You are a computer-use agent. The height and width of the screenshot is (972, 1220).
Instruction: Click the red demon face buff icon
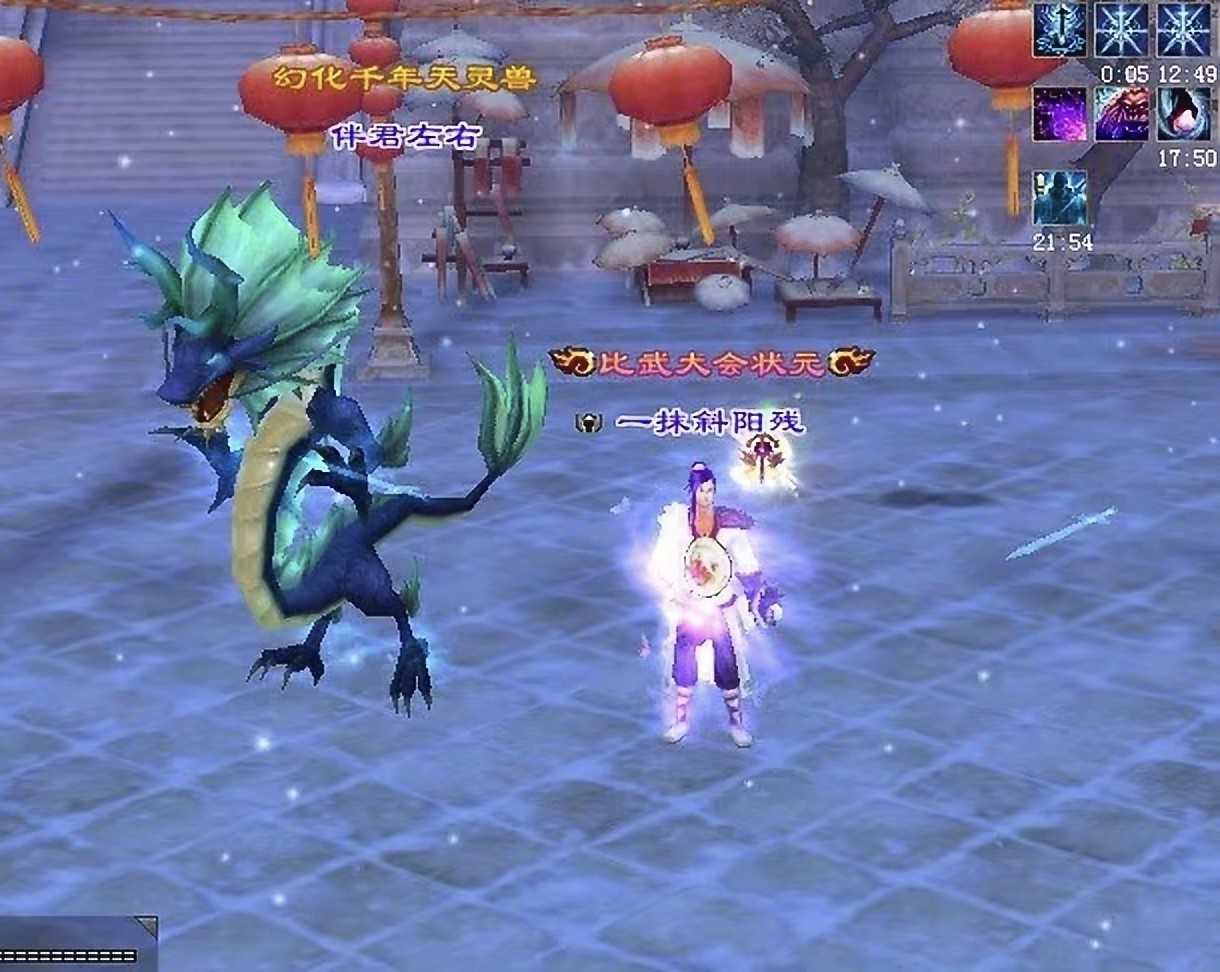pos(1122,114)
